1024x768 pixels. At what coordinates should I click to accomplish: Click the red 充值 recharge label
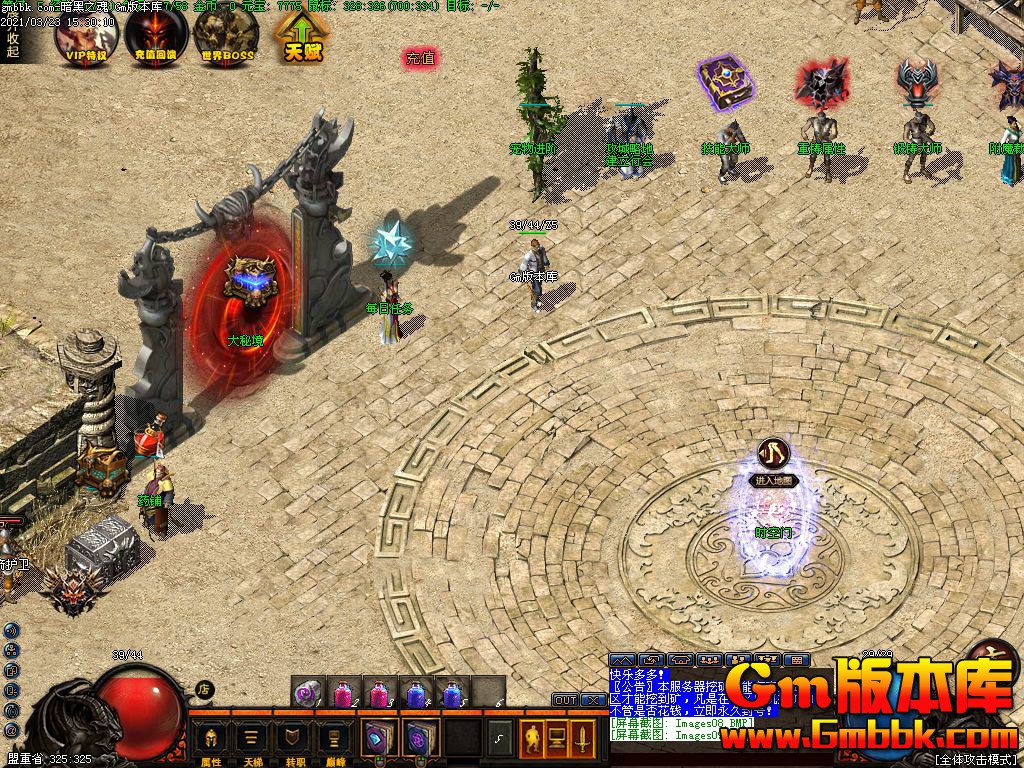pyautogui.click(x=420, y=58)
